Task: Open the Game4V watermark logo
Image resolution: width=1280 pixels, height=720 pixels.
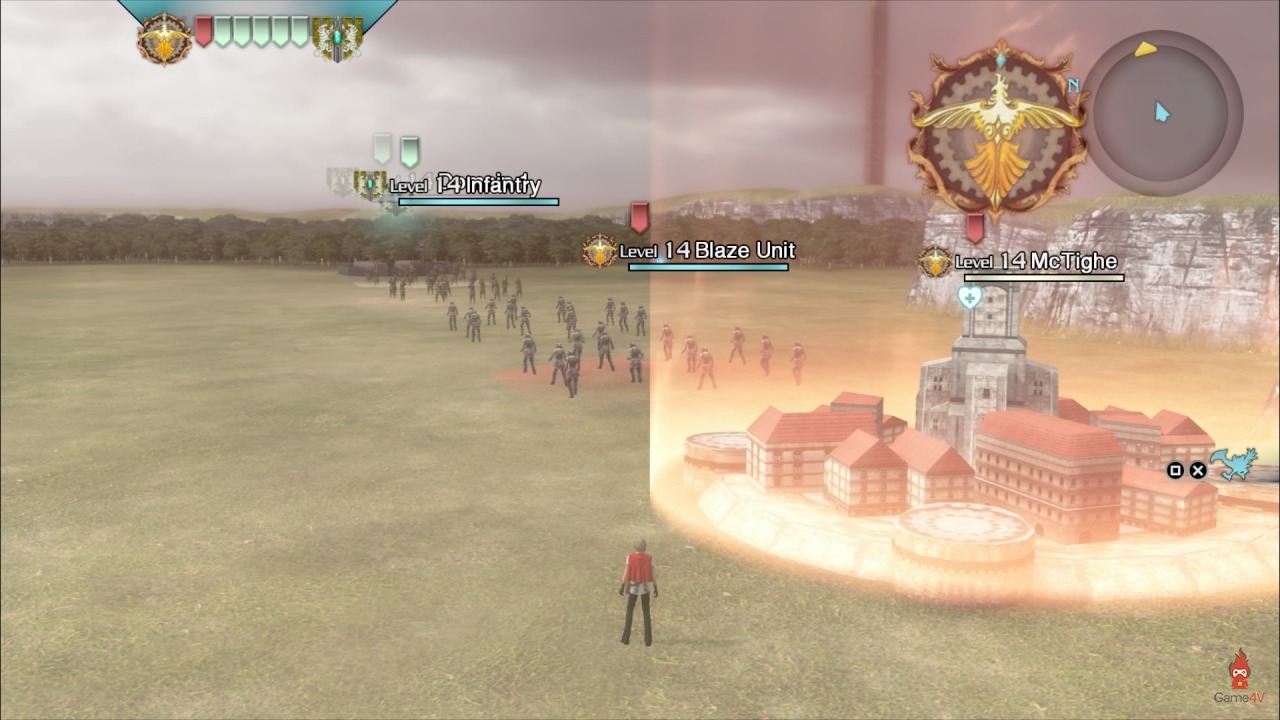Action: tap(1240, 677)
